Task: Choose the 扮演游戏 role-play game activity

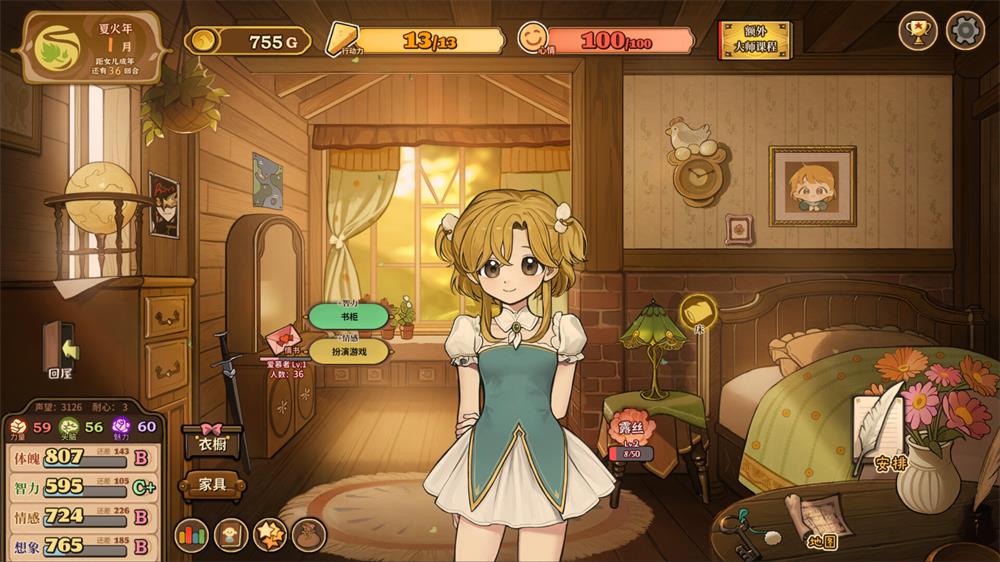Action: tap(348, 352)
